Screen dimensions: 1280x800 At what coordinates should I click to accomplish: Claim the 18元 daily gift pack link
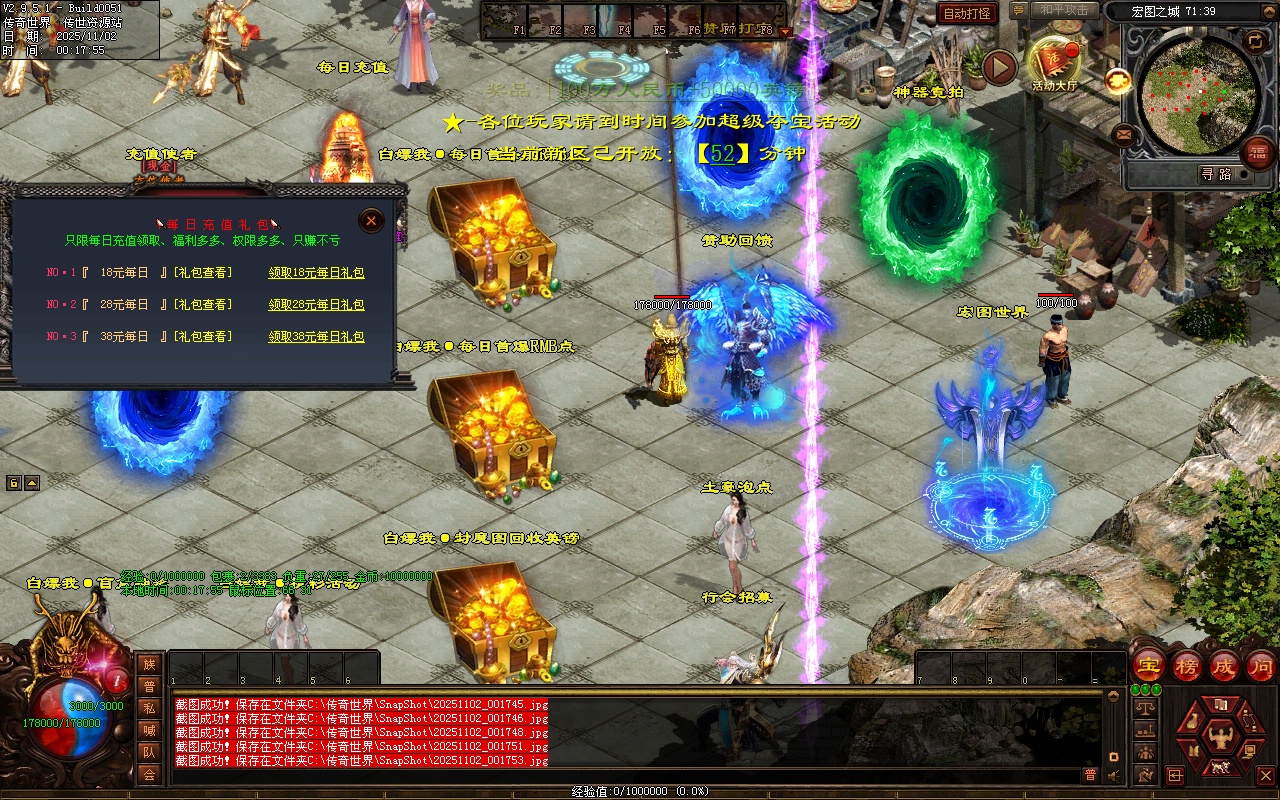[x=316, y=272]
